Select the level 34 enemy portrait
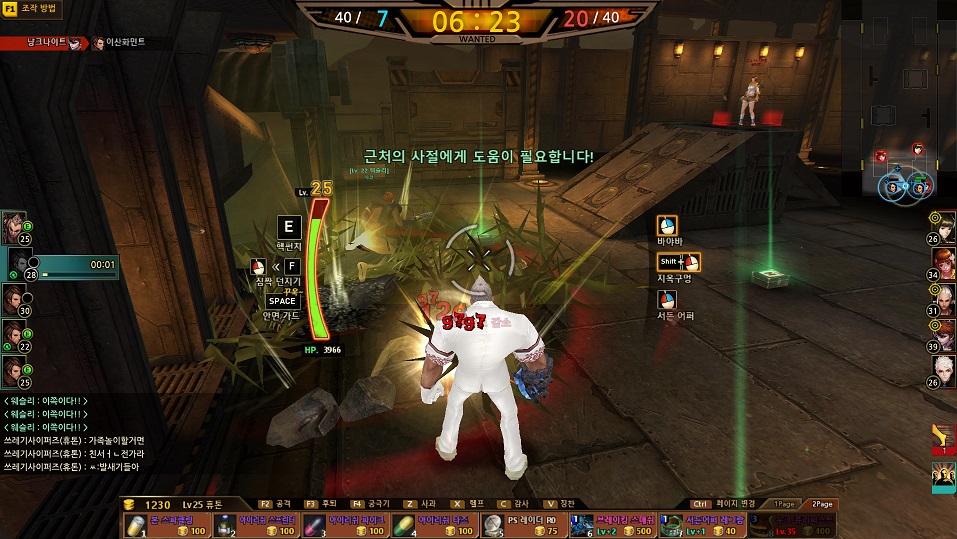This screenshot has width=957, height=539. [942, 264]
